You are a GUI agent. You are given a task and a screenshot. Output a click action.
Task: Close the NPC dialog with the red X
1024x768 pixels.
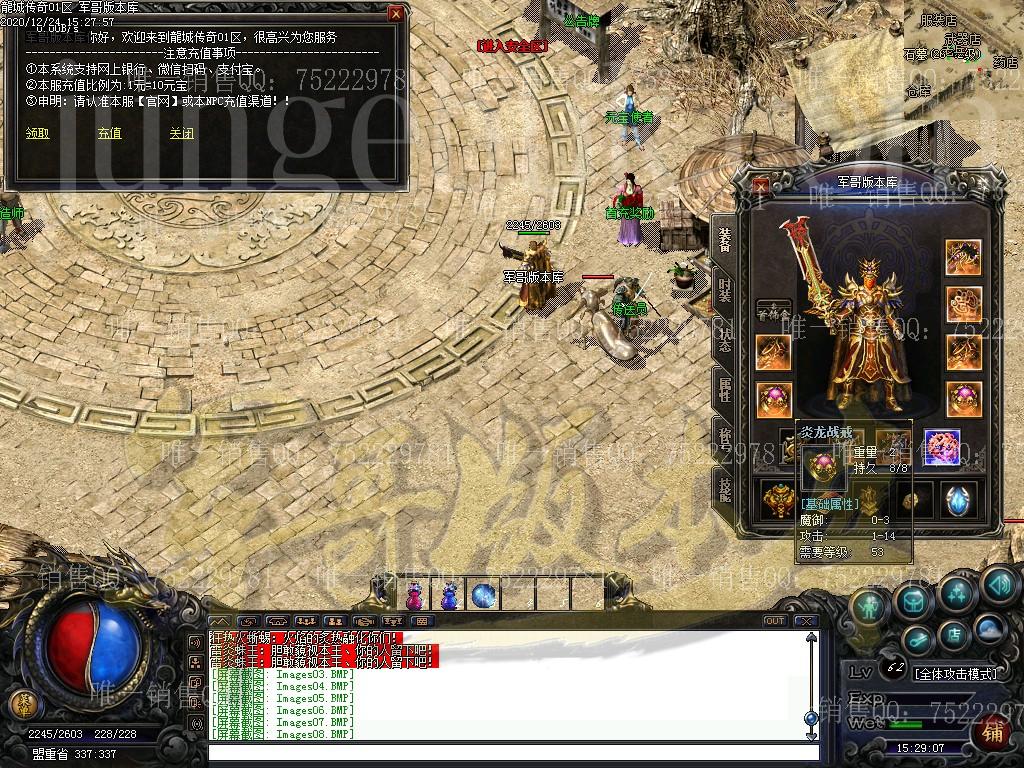(x=396, y=14)
